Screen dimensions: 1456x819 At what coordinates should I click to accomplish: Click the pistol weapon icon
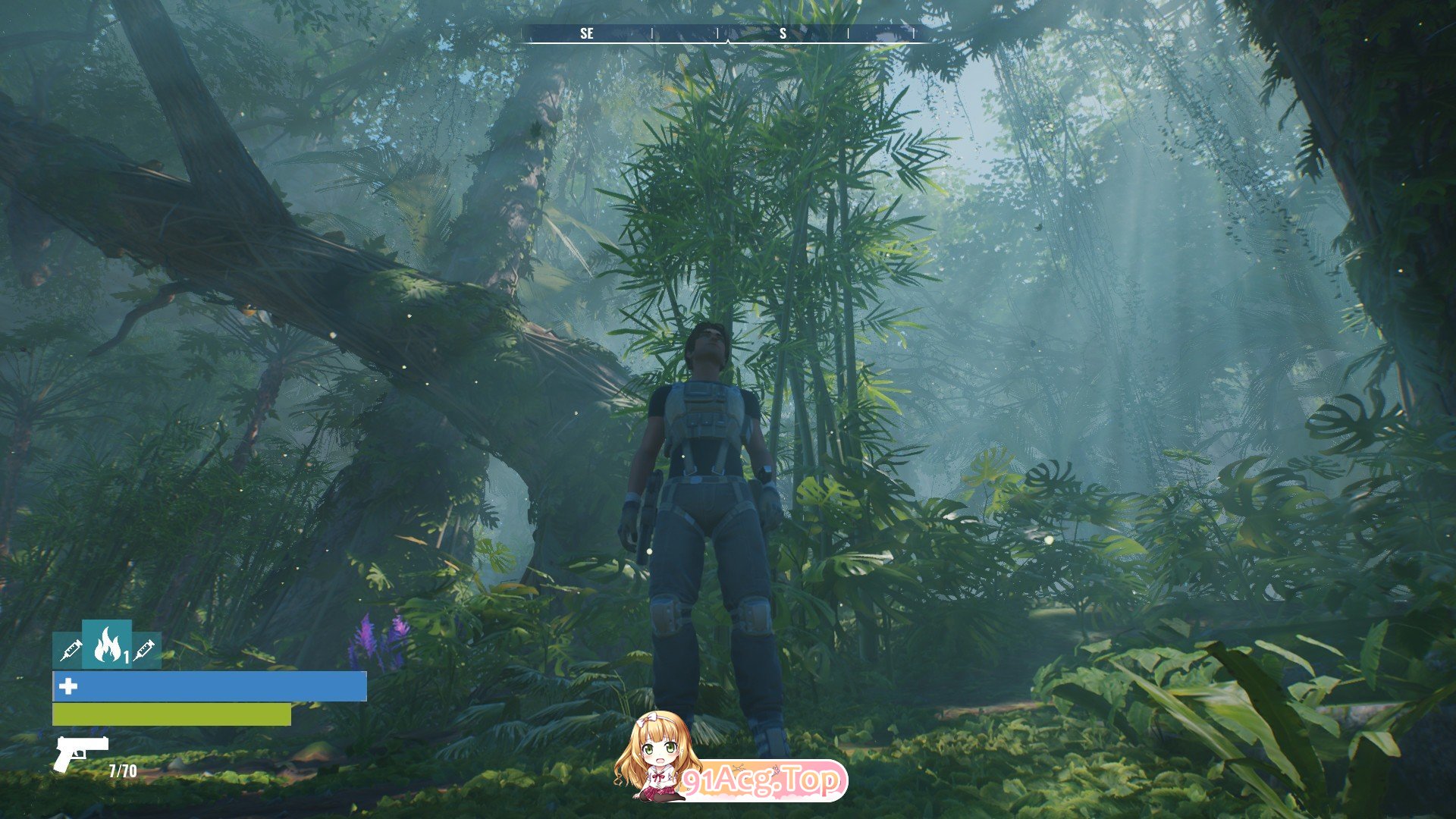point(80,753)
